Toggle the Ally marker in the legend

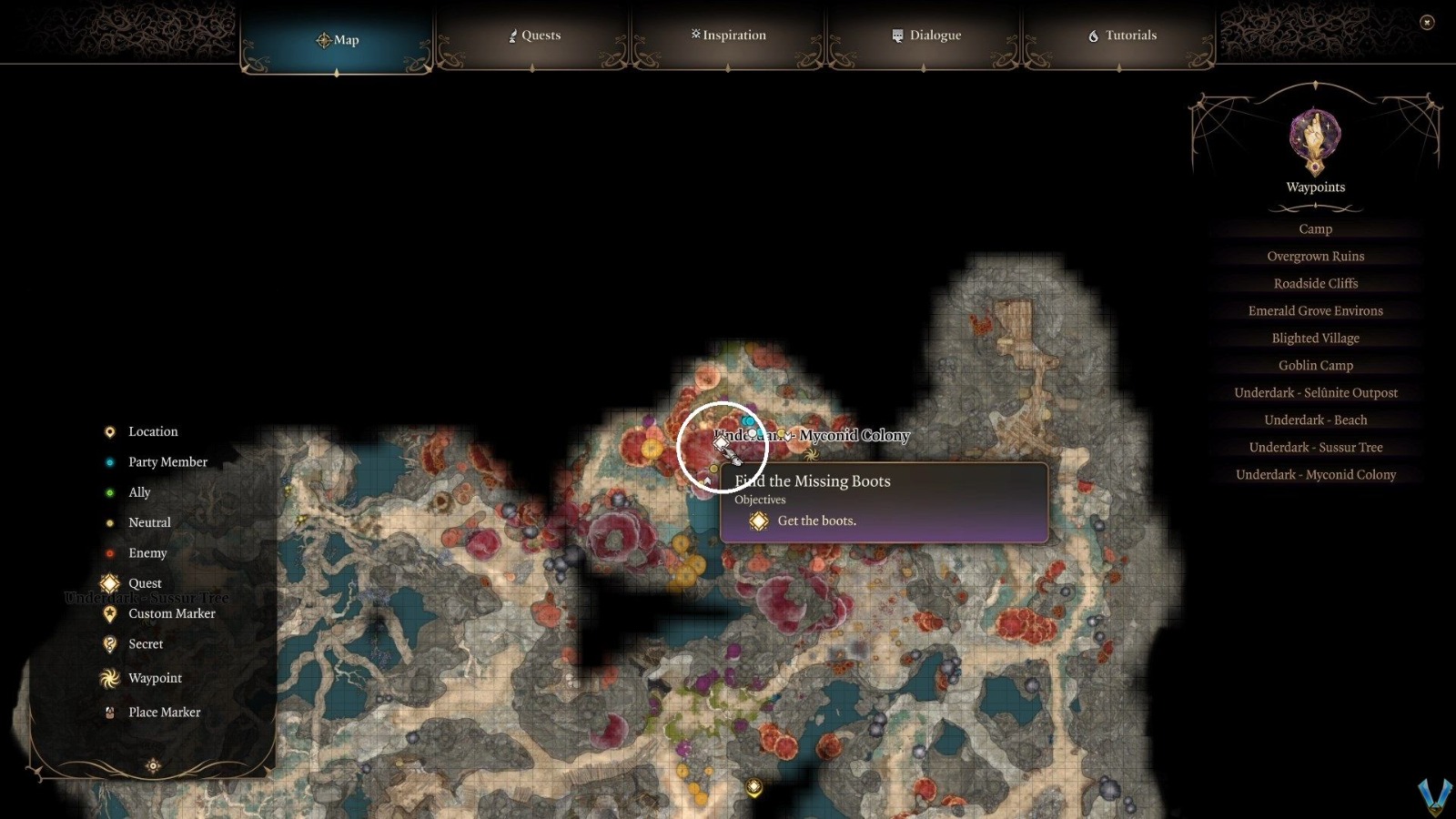pos(109,492)
